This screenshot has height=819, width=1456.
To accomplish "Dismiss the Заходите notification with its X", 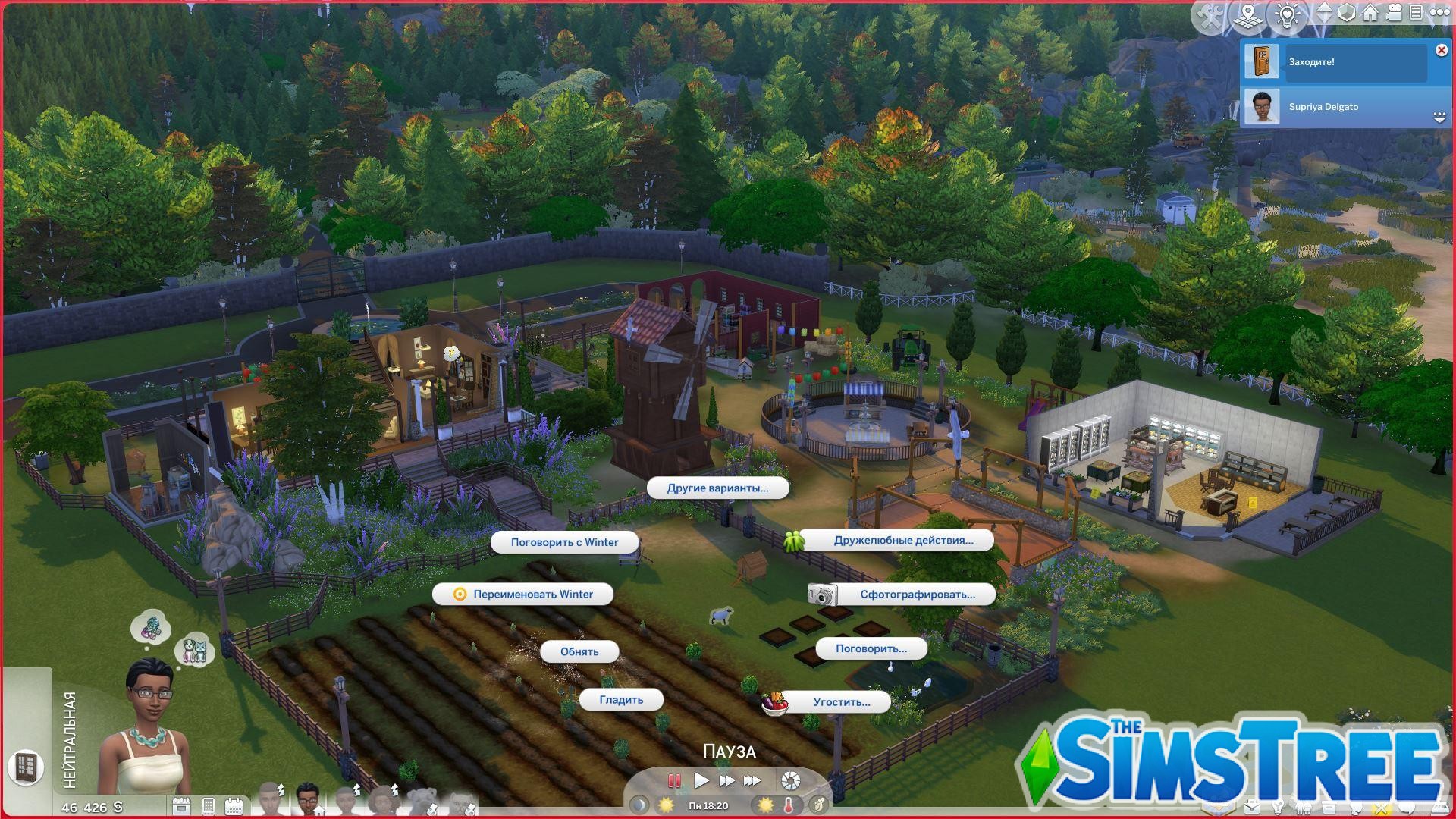I will pos(1440,50).
